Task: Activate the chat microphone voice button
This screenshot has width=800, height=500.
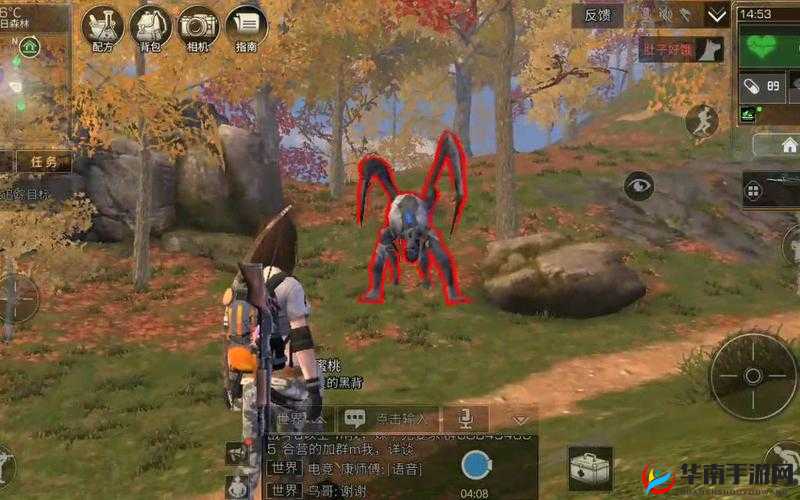Action: [x=465, y=419]
